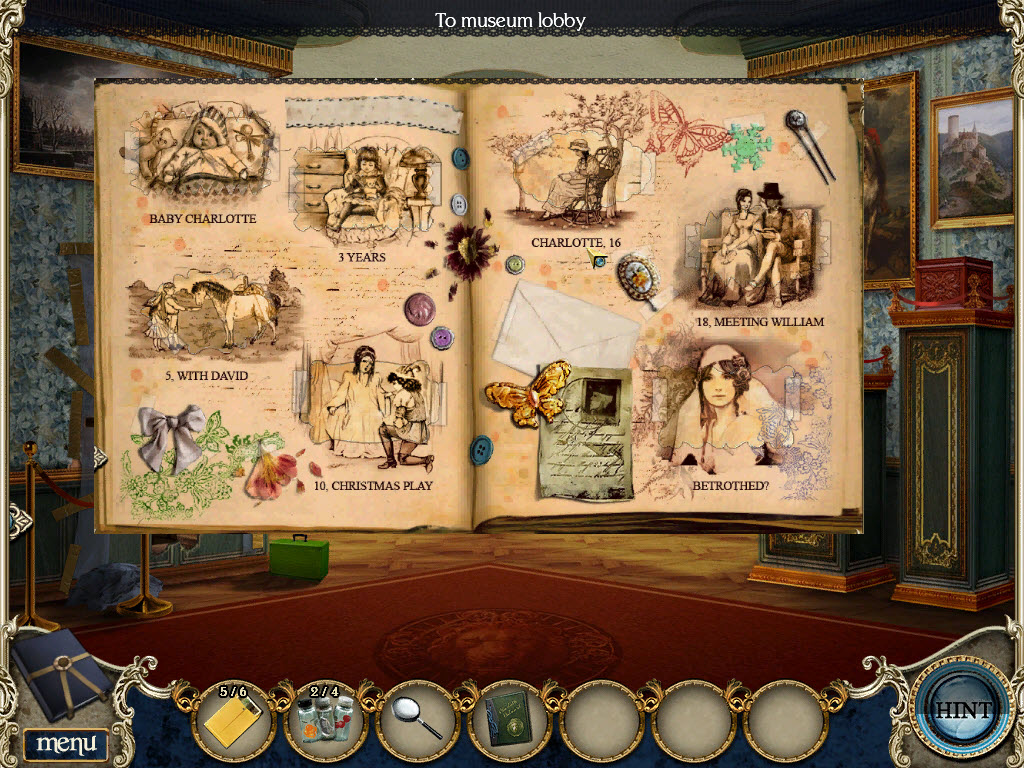
Task: Select the green book inventory item
Action: (x=510, y=720)
